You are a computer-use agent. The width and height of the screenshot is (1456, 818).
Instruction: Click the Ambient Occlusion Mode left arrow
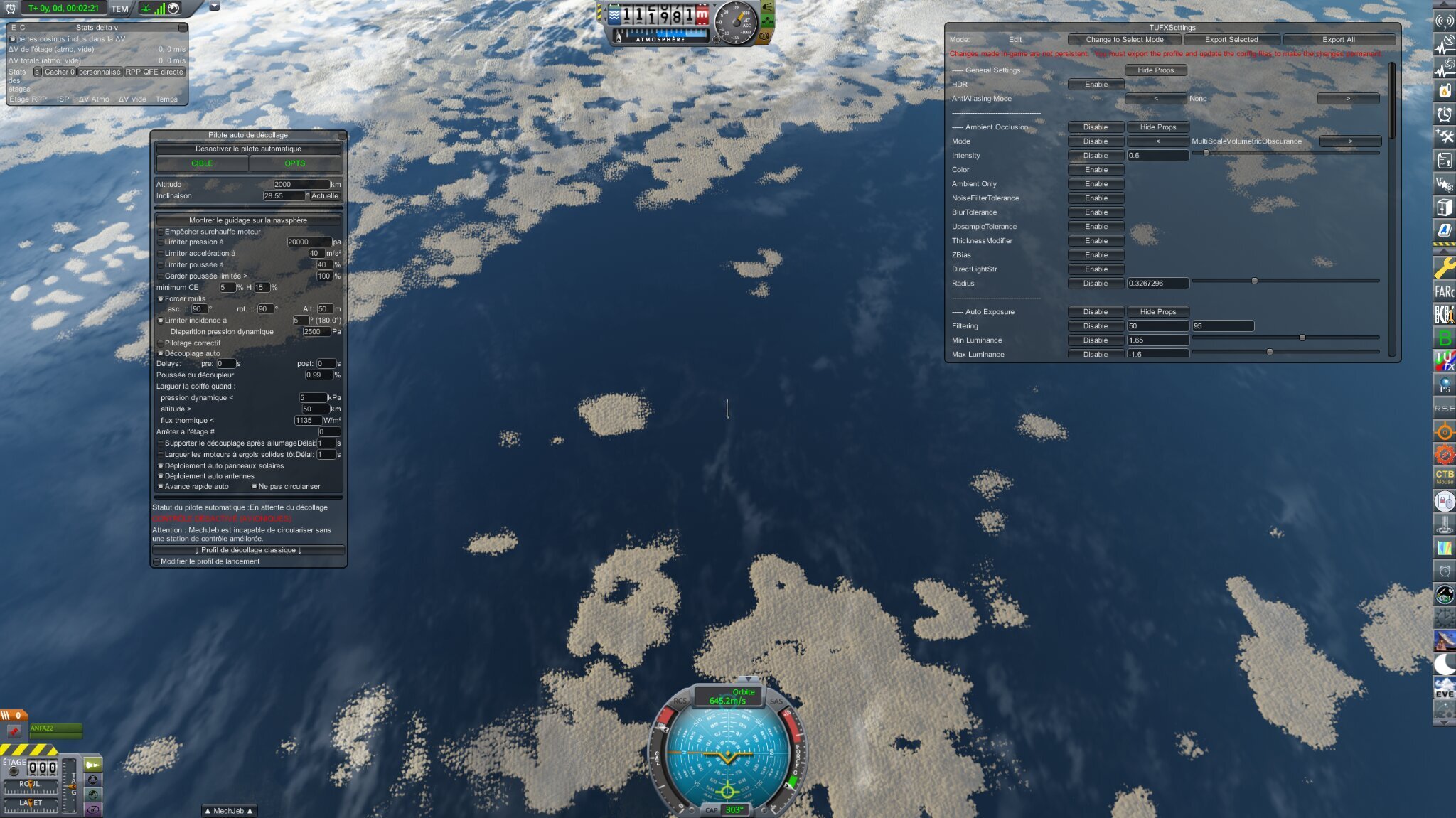(x=1158, y=141)
